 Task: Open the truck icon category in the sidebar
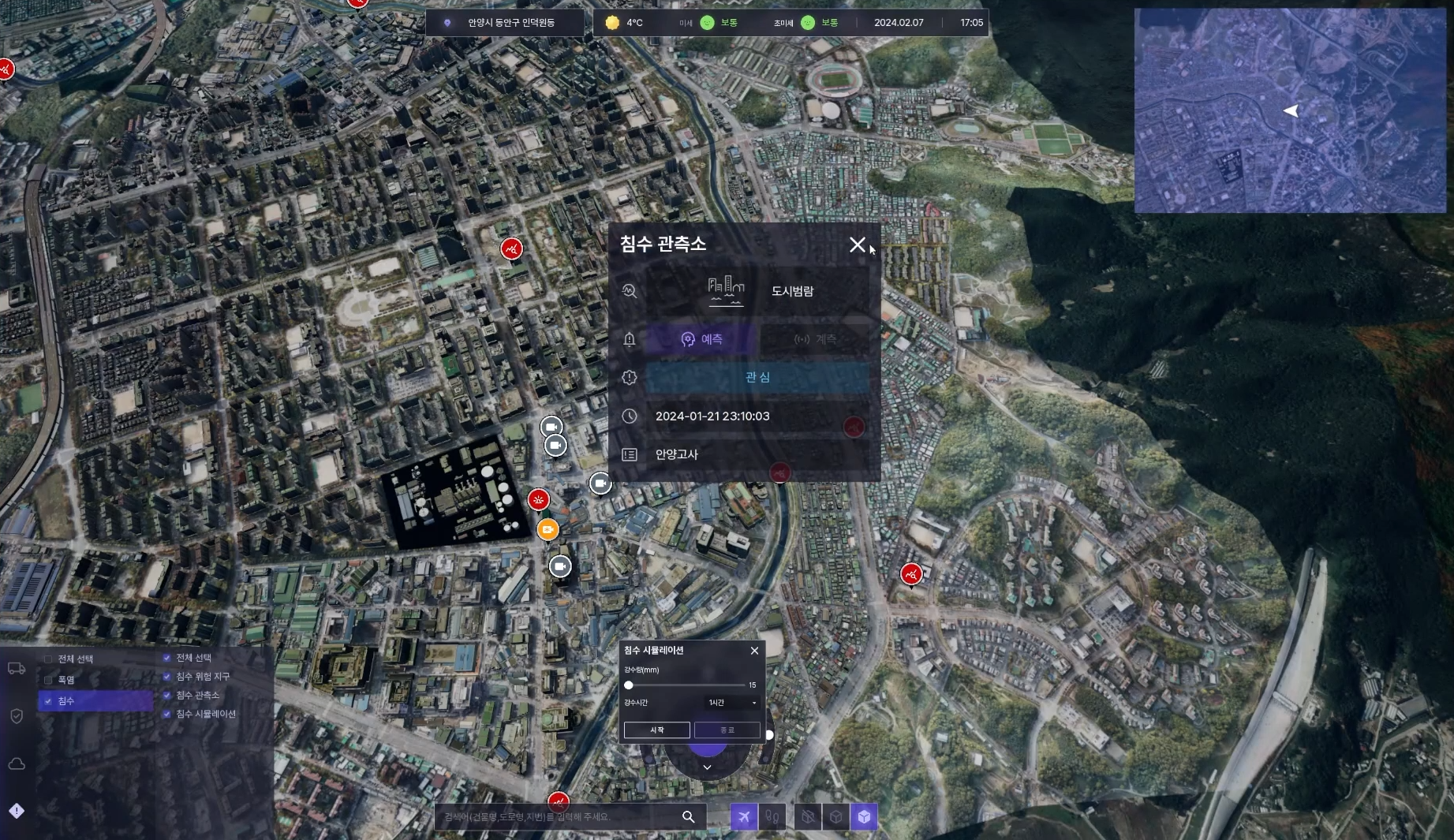pos(17,669)
